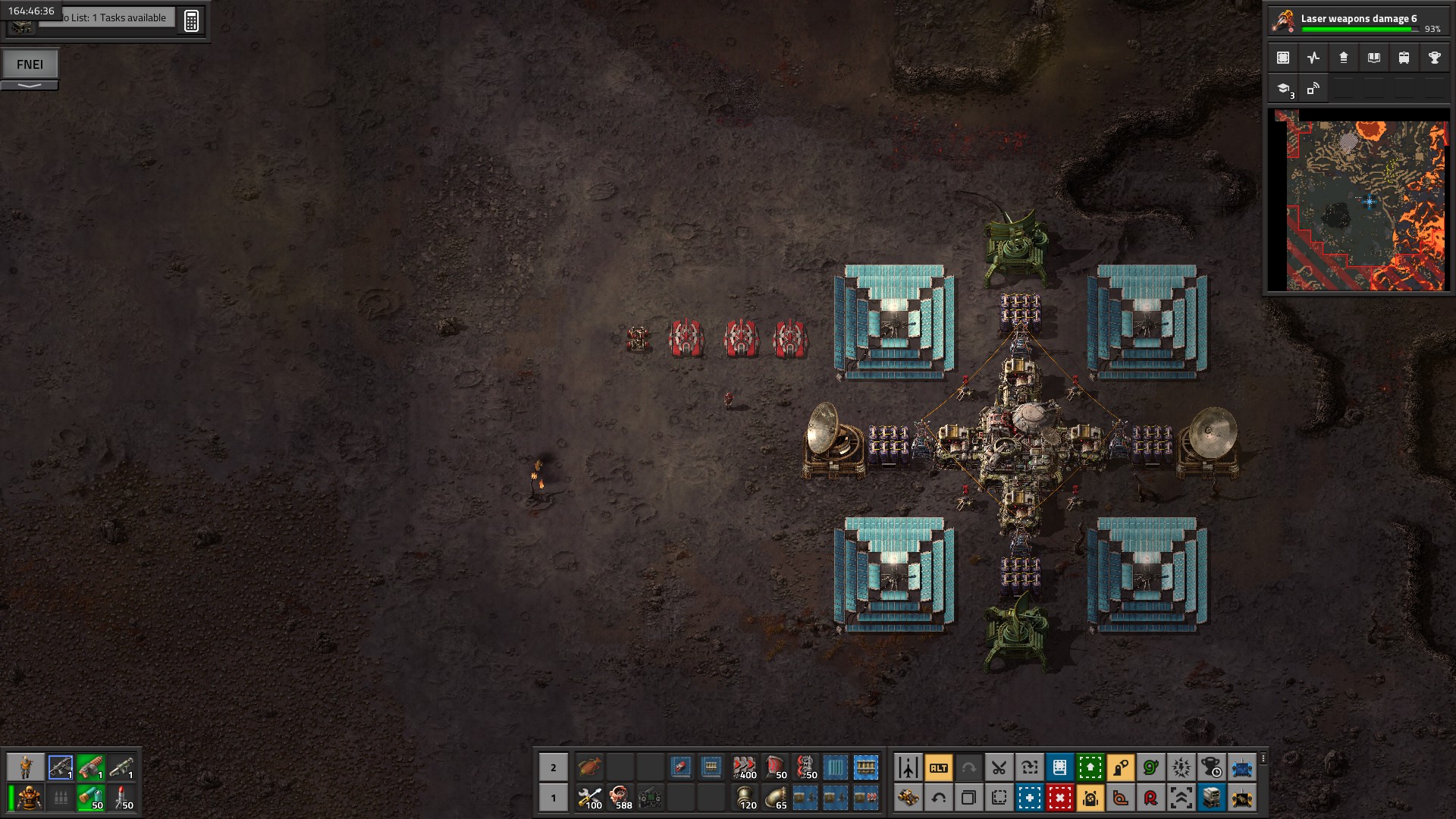Open the FNEI recipe browser
The height and width of the screenshot is (819, 1456).
30,64
